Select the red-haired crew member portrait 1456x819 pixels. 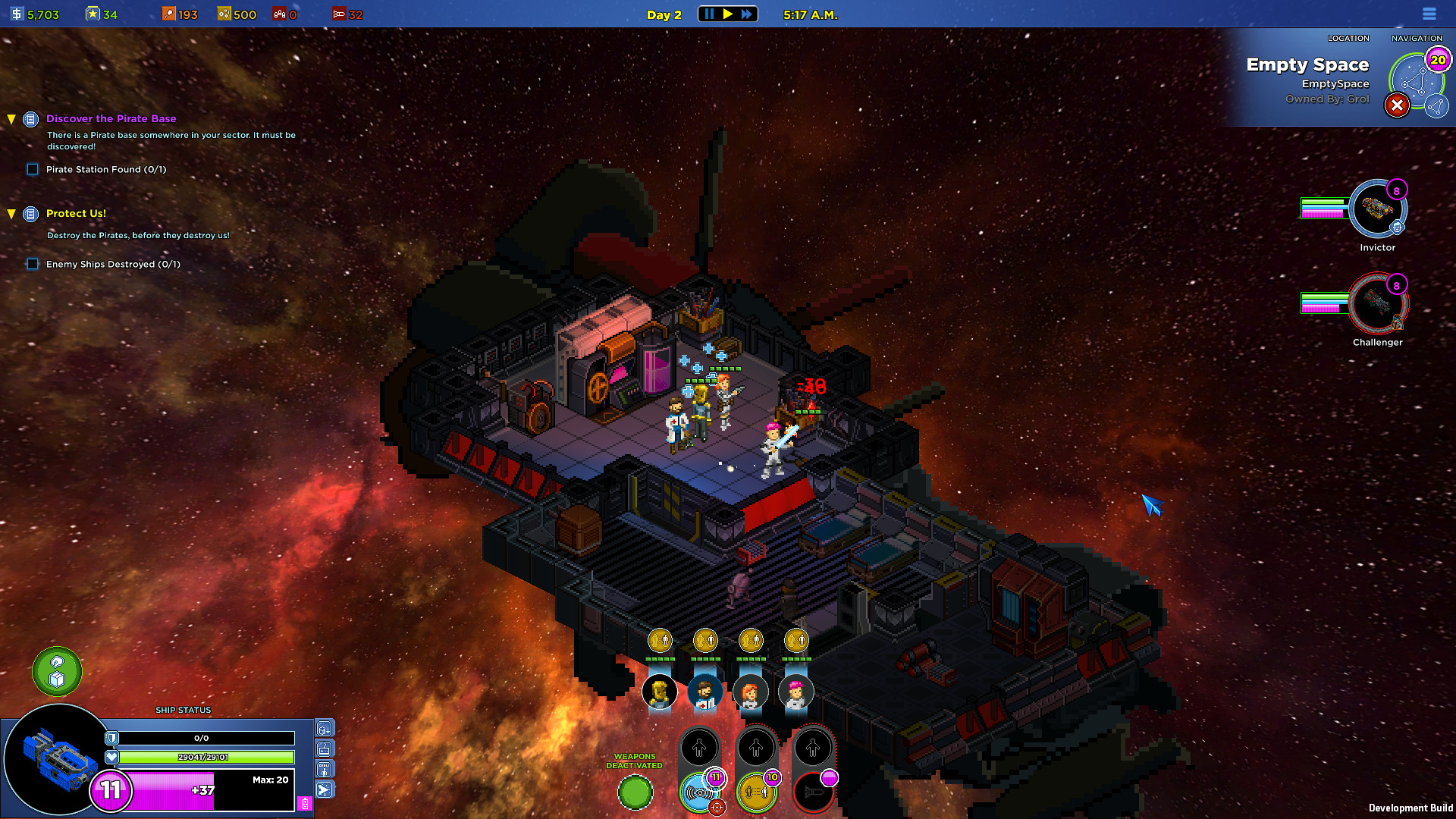coord(750,692)
